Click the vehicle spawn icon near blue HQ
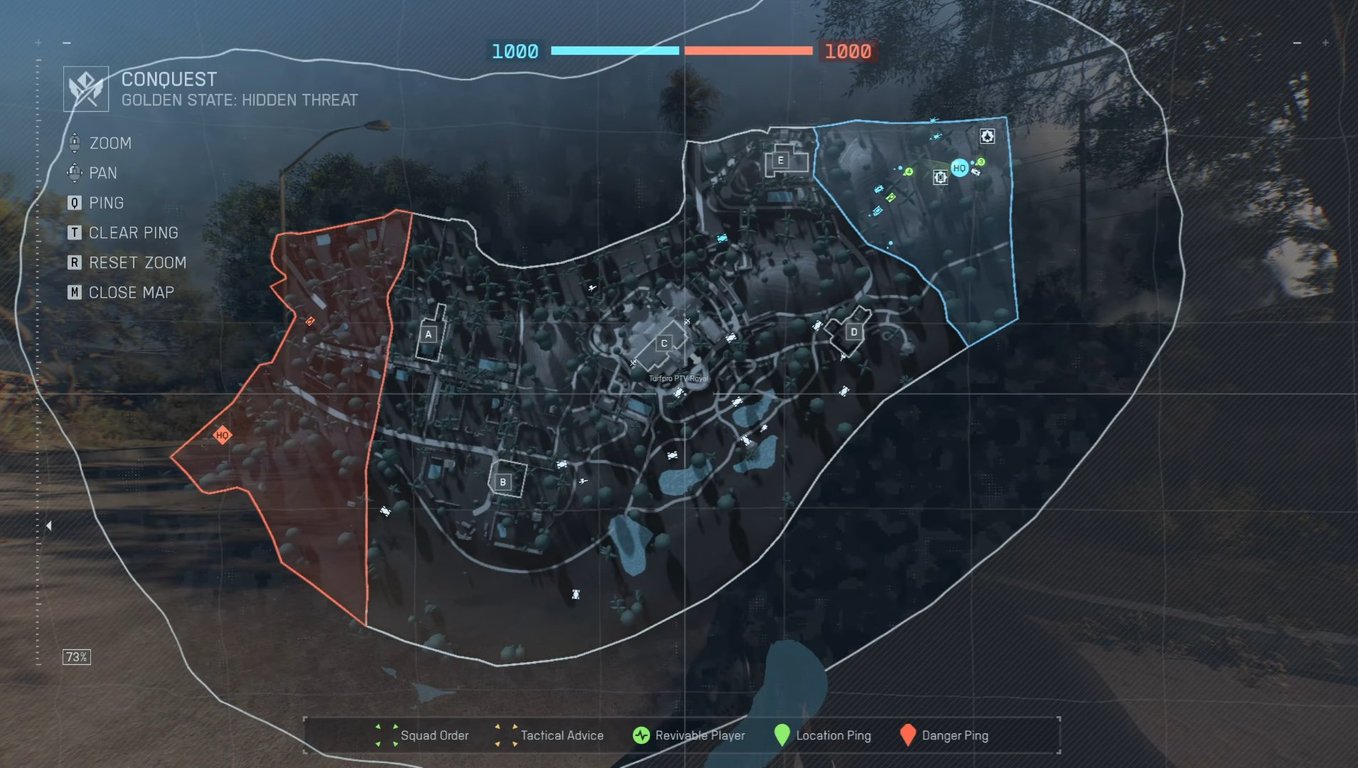This screenshot has height=768, width=1358. tap(938, 177)
